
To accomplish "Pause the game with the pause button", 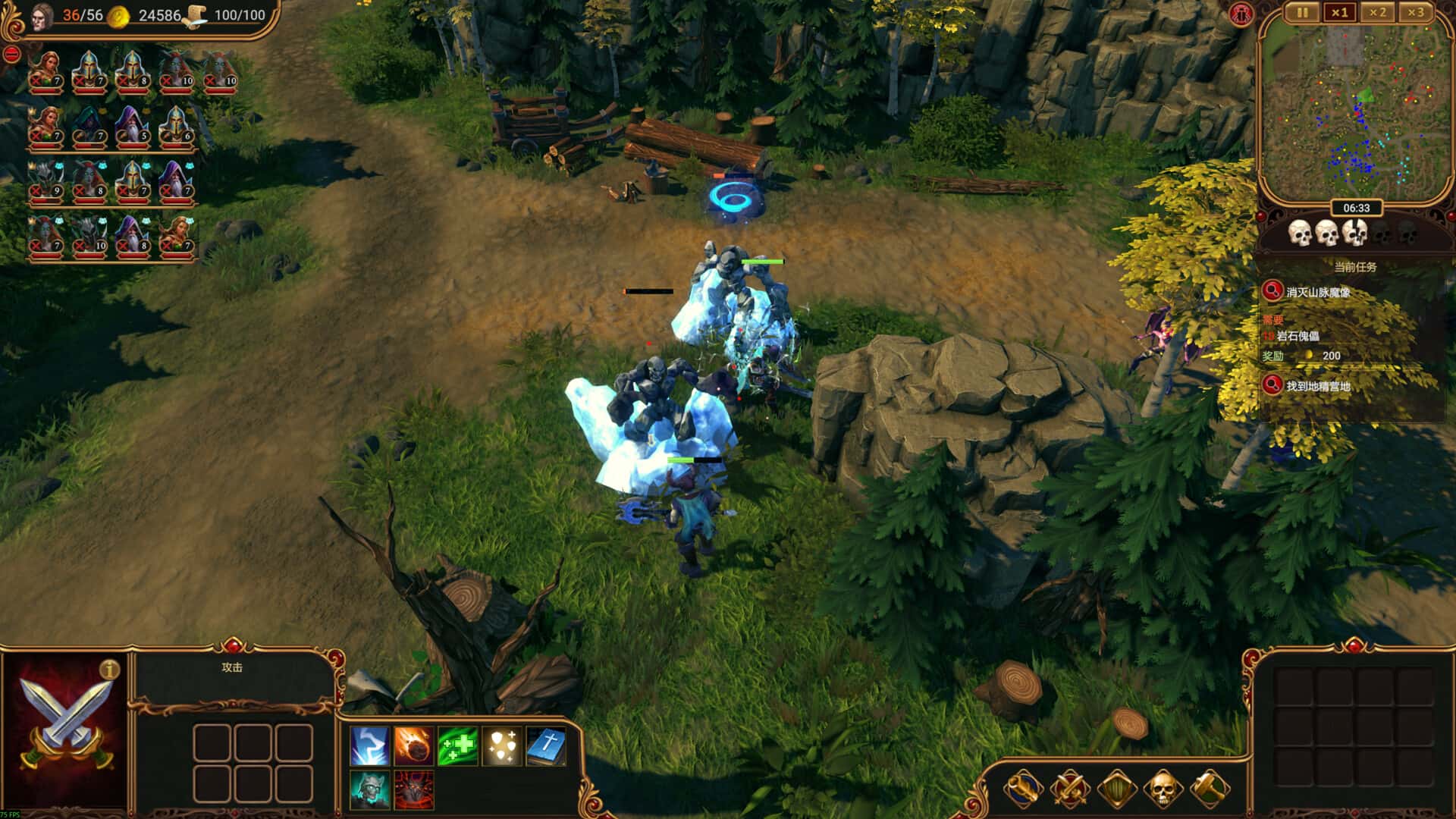I will point(1302,13).
